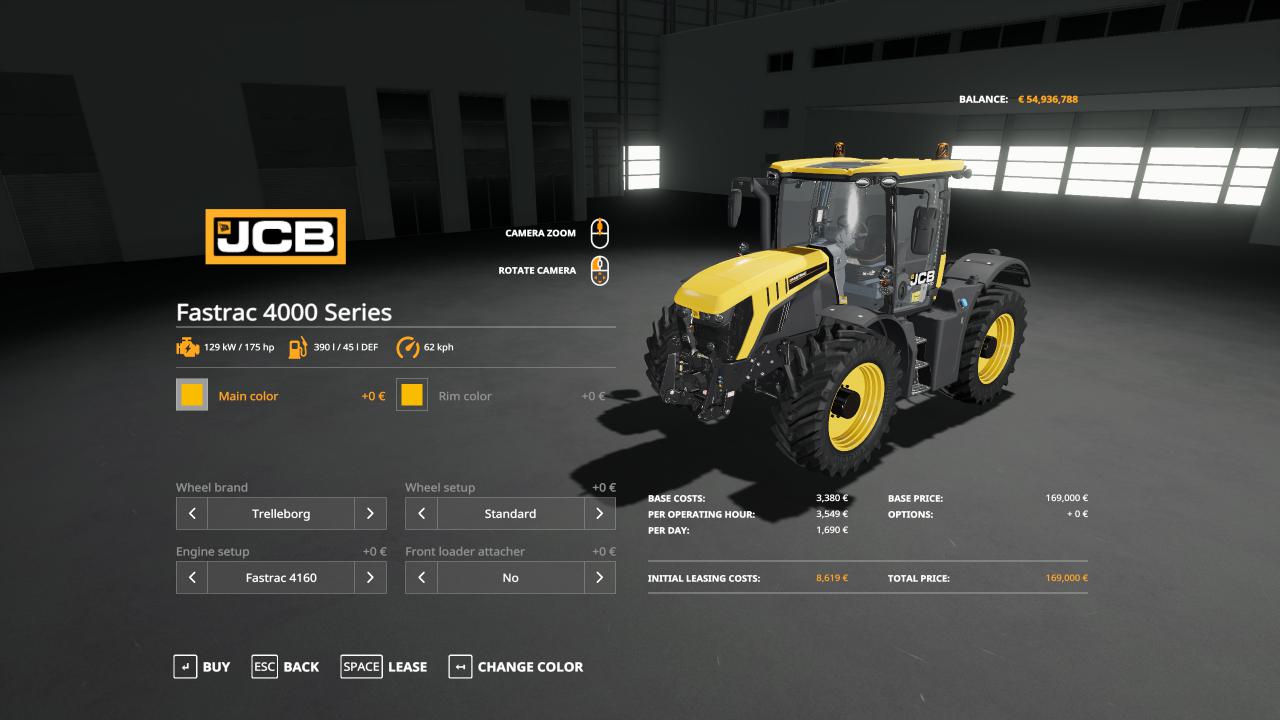Activate the Change Color button

click(516, 667)
